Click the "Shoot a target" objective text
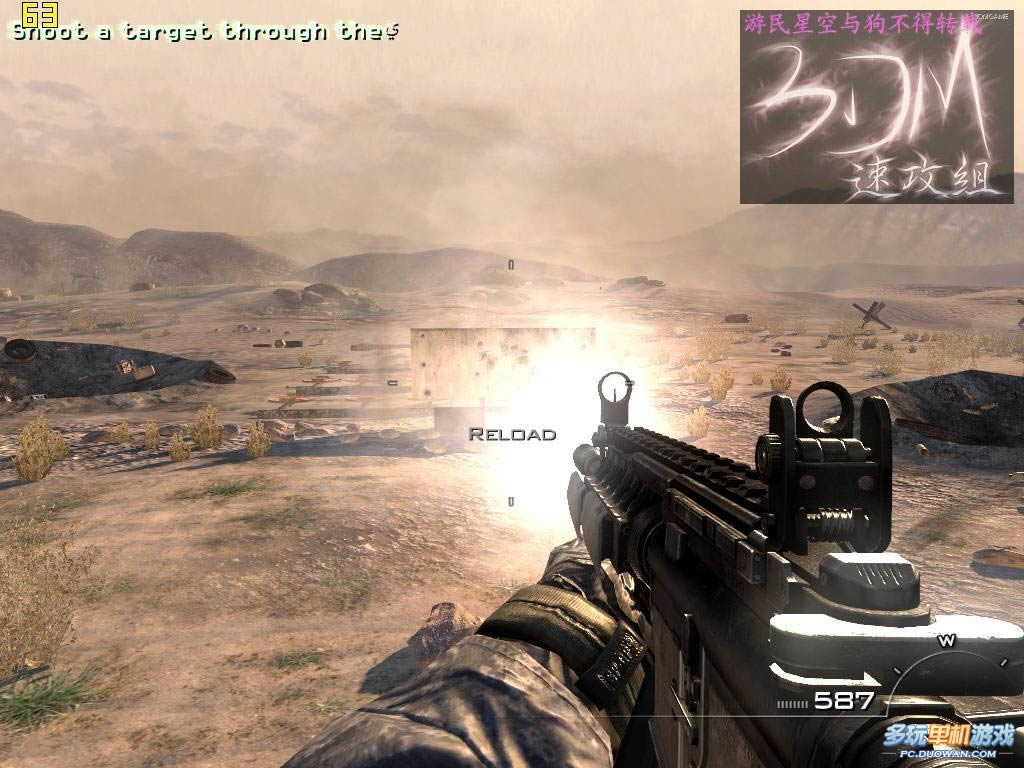The image size is (1024, 768). 205,31
